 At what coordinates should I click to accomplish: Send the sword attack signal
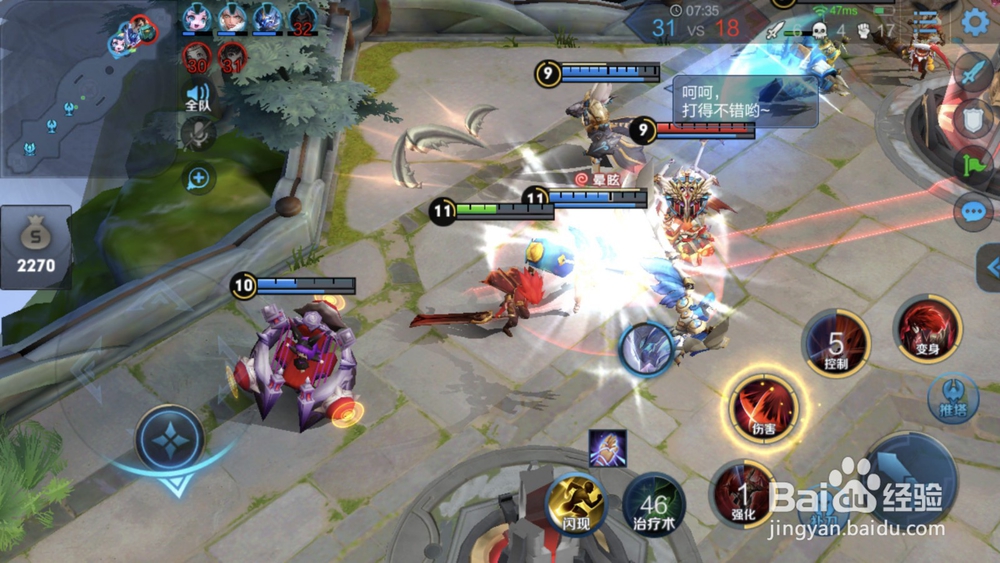coord(973,71)
